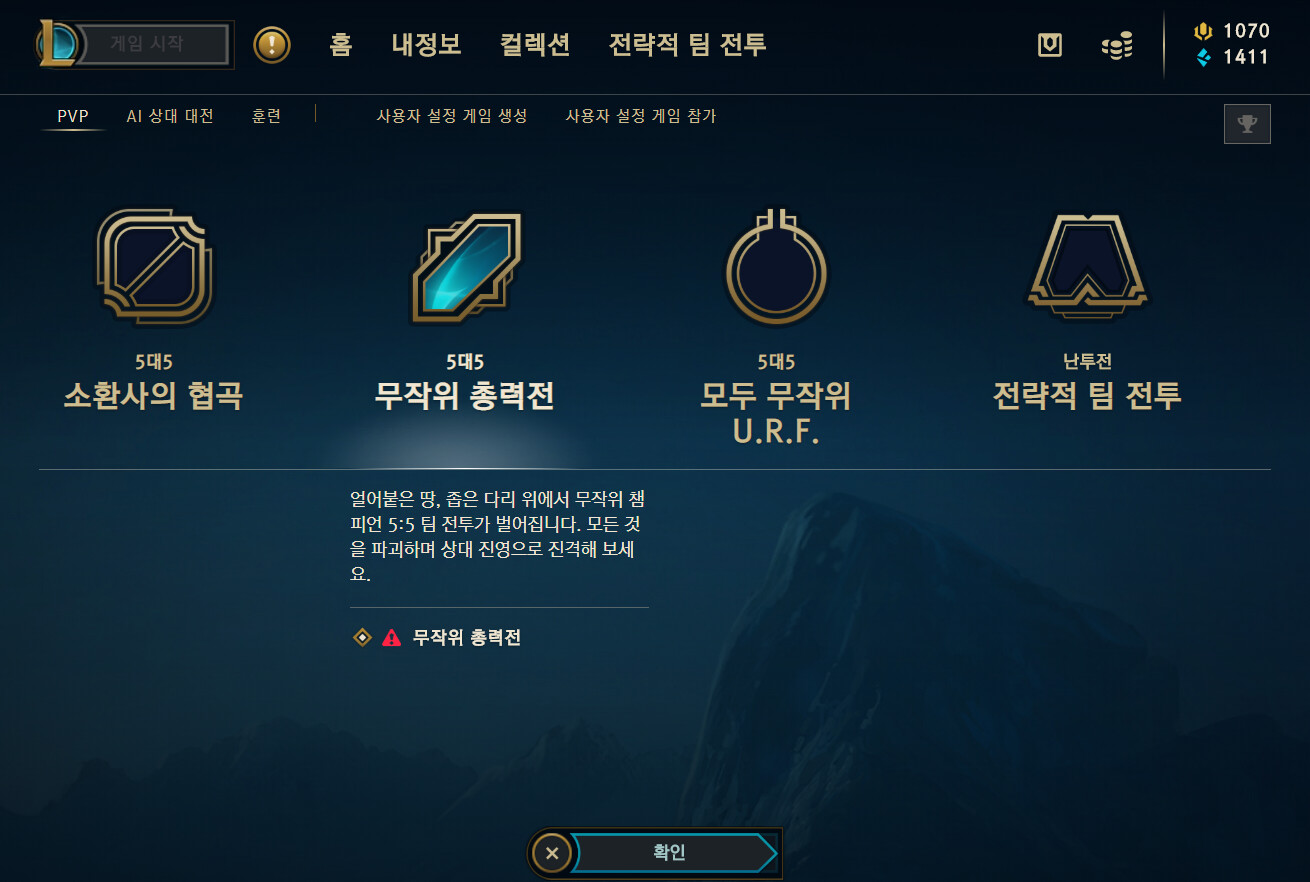Click the trophy icon below the top bar
This screenshot has height=882, width=1310.
click(1247, 124)
